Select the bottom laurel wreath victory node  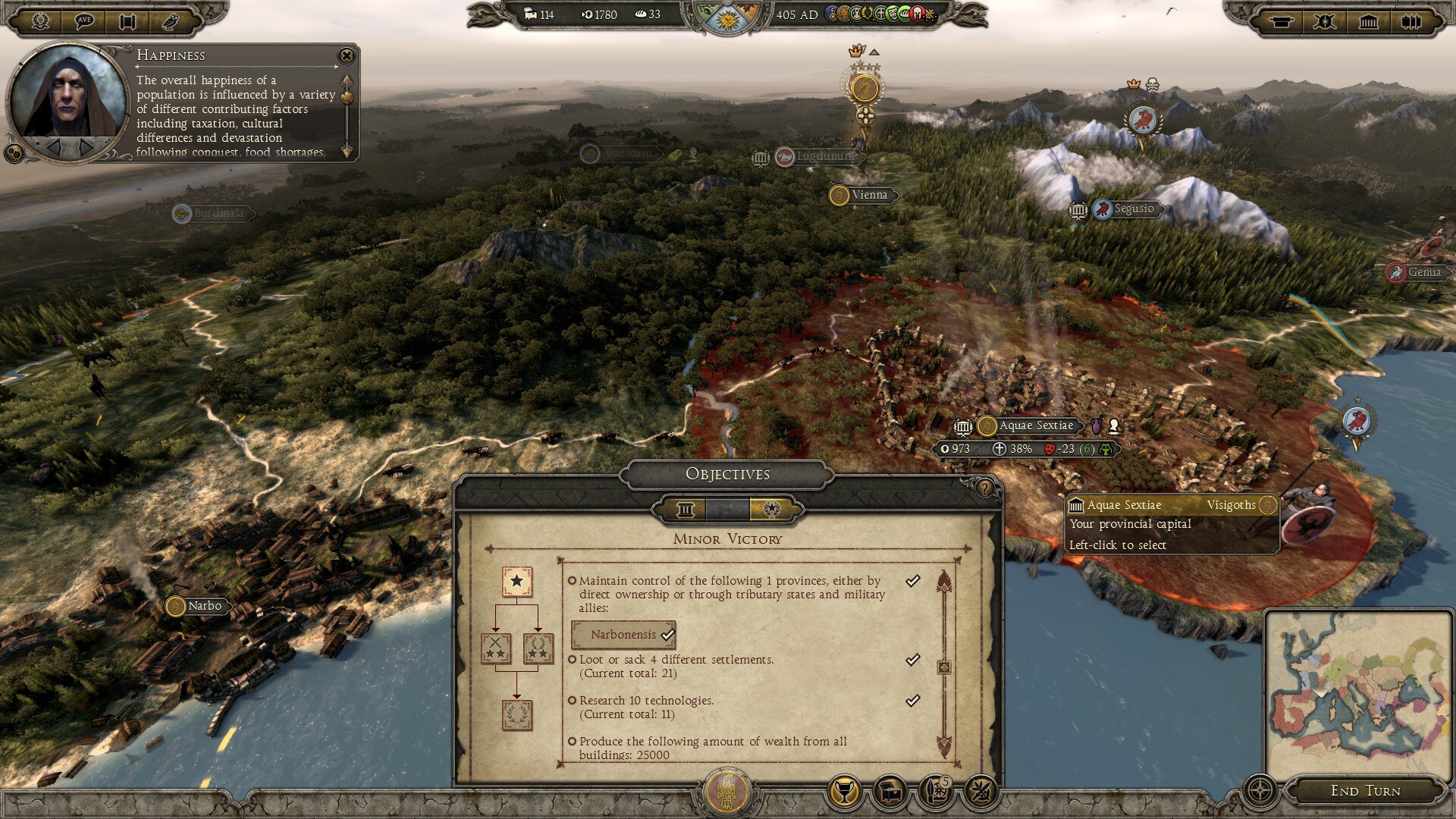pyautogui.click(x=516, y=714)
